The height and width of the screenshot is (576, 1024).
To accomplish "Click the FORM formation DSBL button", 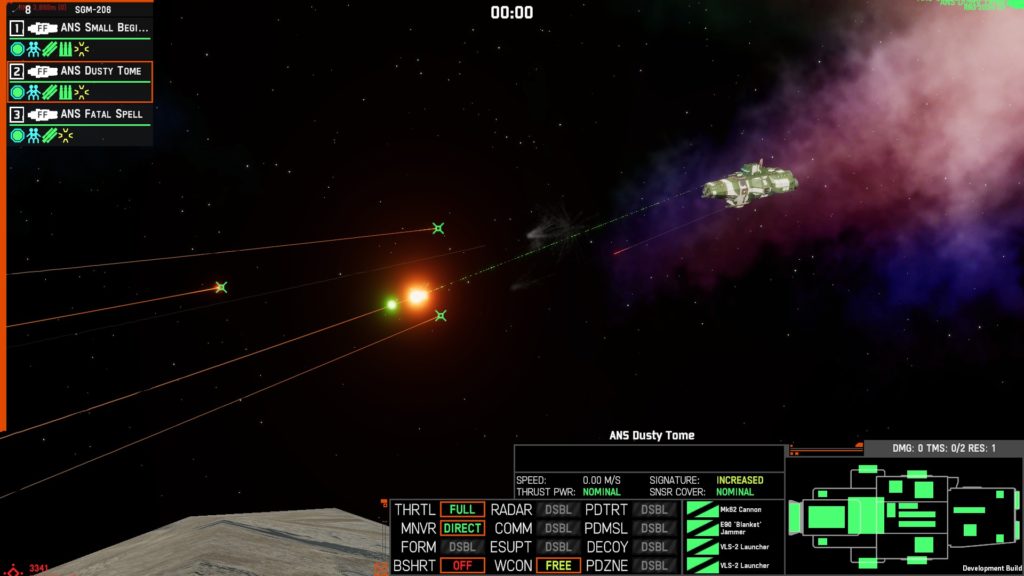I will [x=462, y=547].
